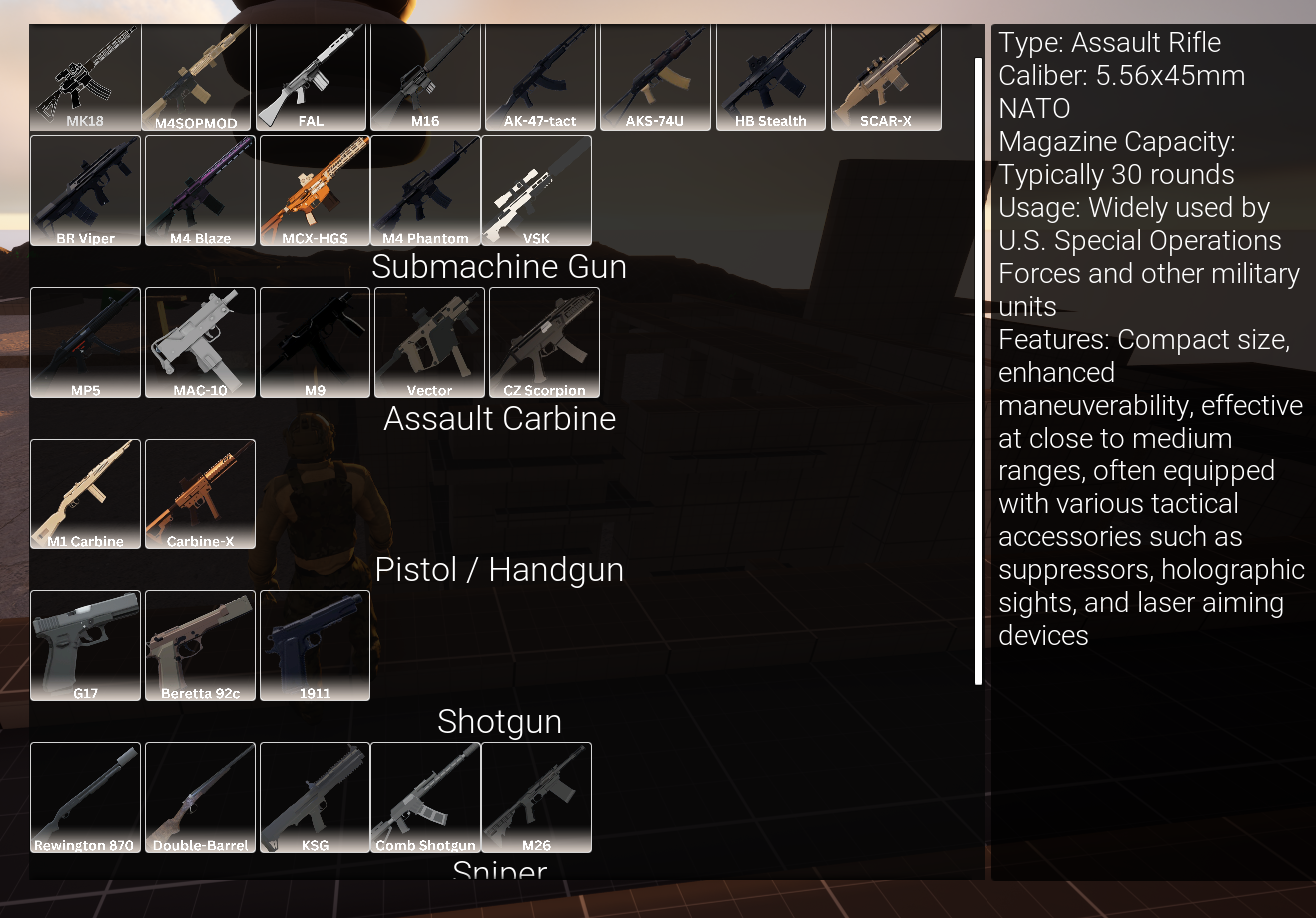Choose the G17 pistol
Image resolution: width=1316 pixels, height=918 pixels.
point(85,645)
